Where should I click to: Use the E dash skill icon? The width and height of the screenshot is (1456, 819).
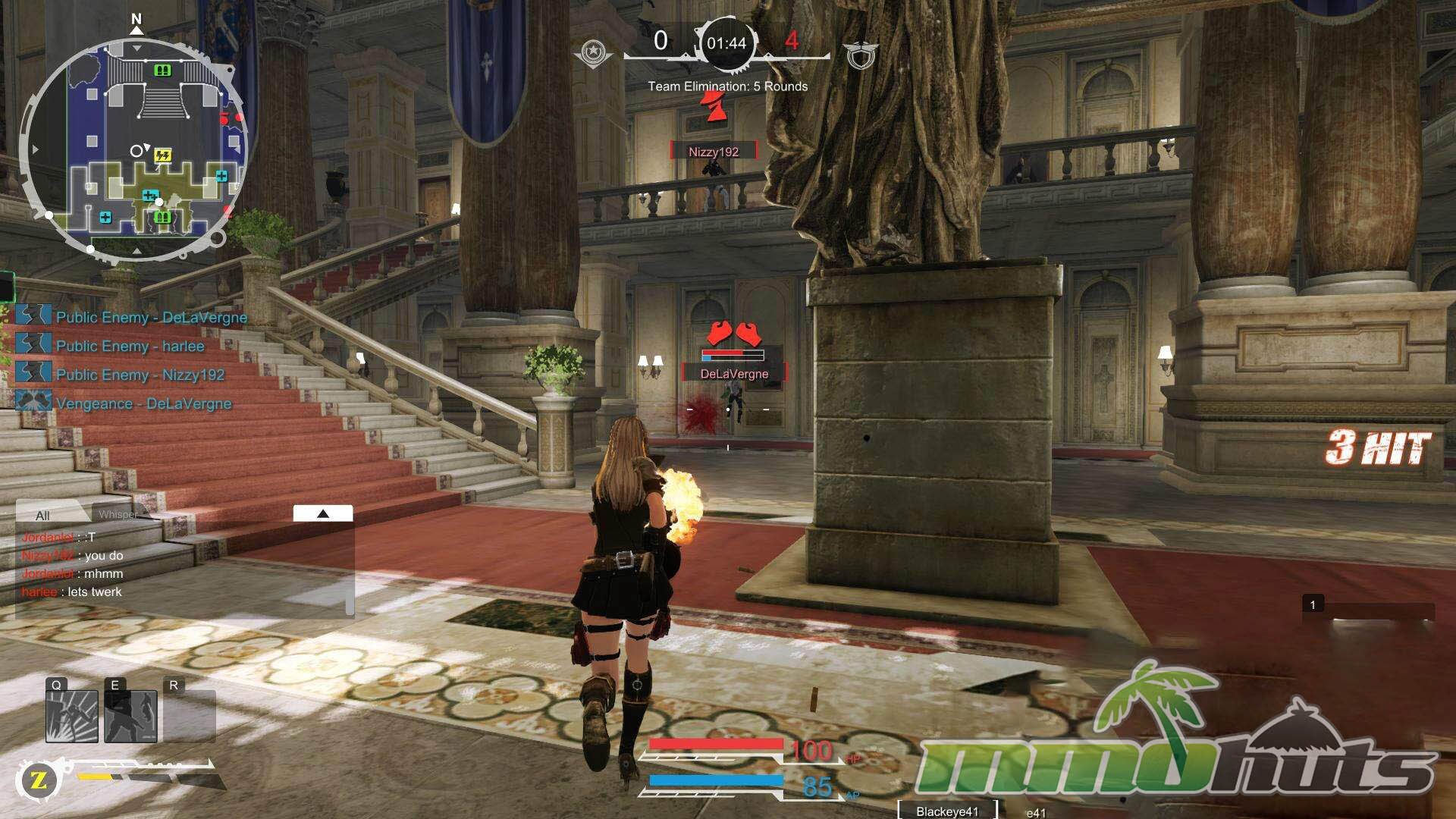tap(130, 716)
